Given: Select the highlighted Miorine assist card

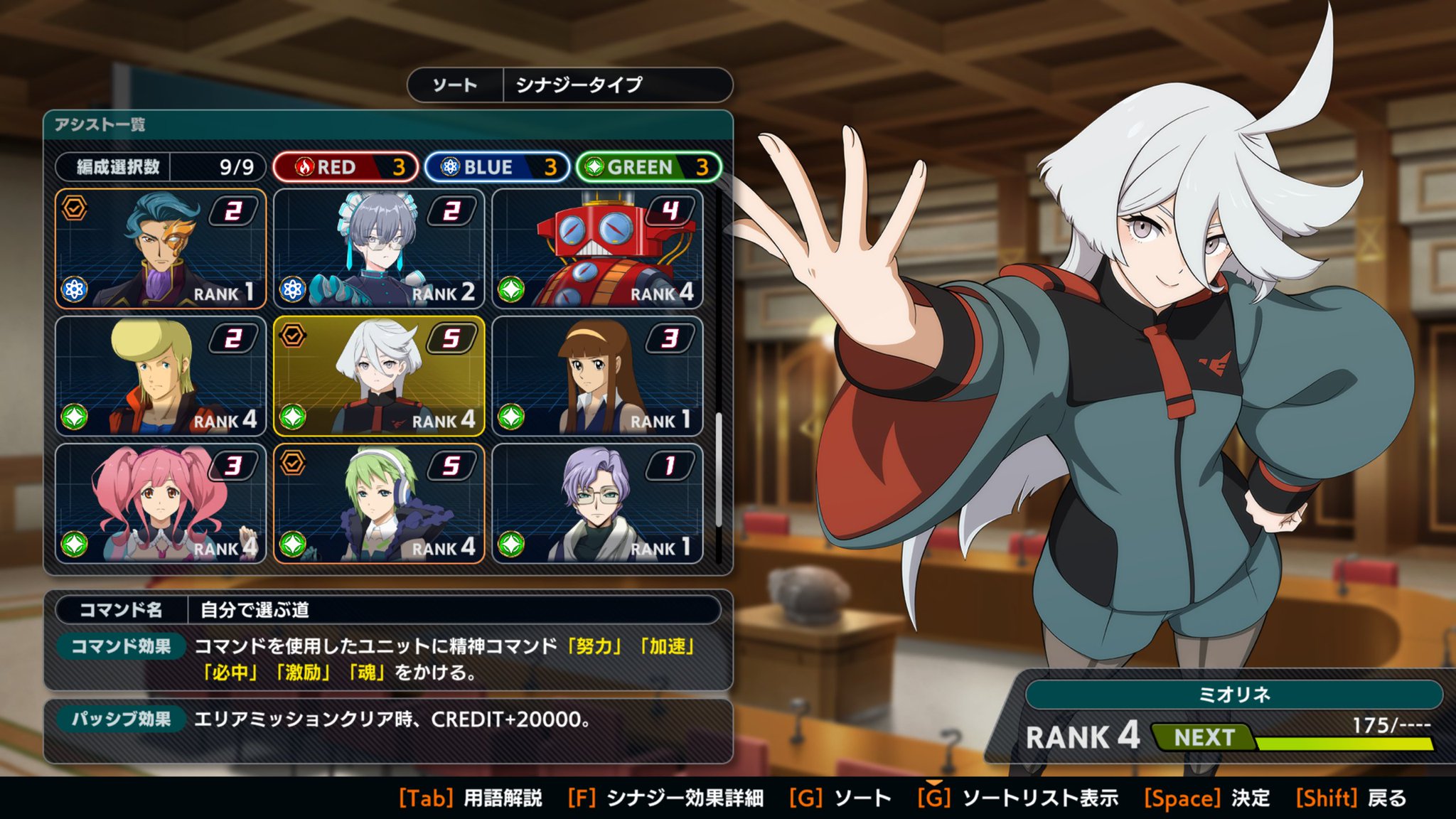Looking at the screenshot, I should click(379, 376).
